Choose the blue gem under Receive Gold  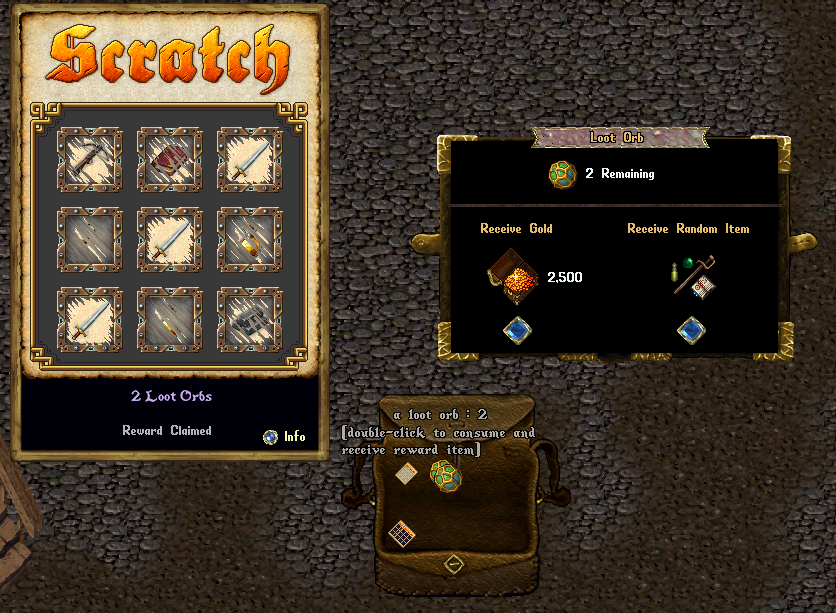click(516, 330)
